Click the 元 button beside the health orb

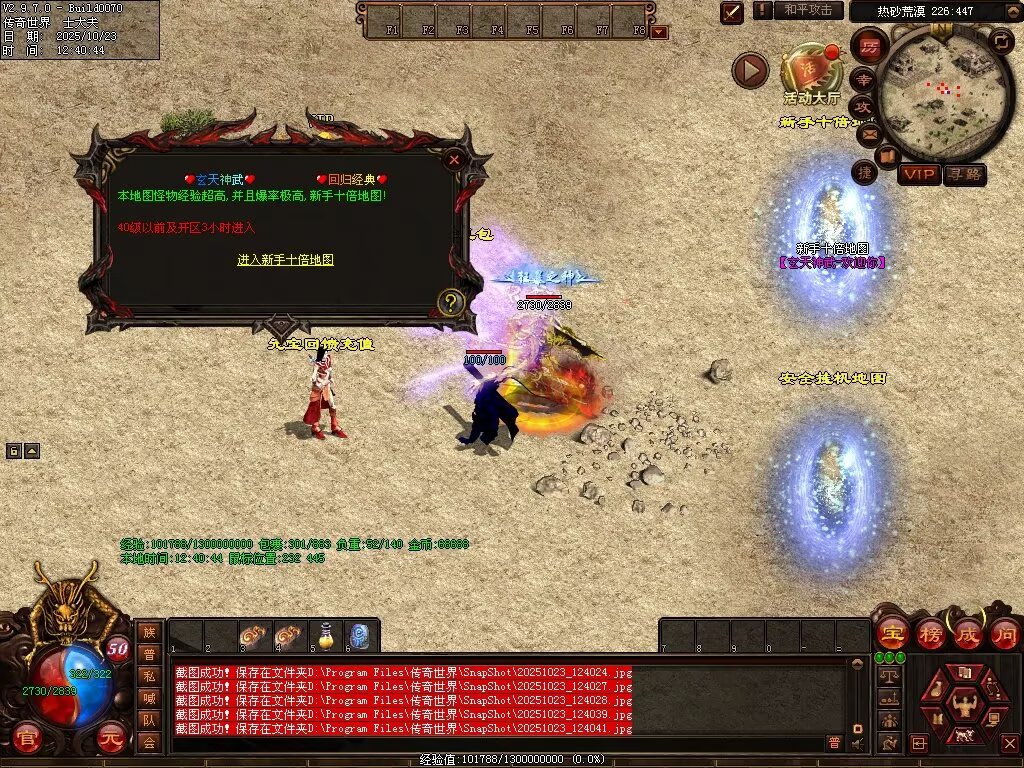click(112, 736)
